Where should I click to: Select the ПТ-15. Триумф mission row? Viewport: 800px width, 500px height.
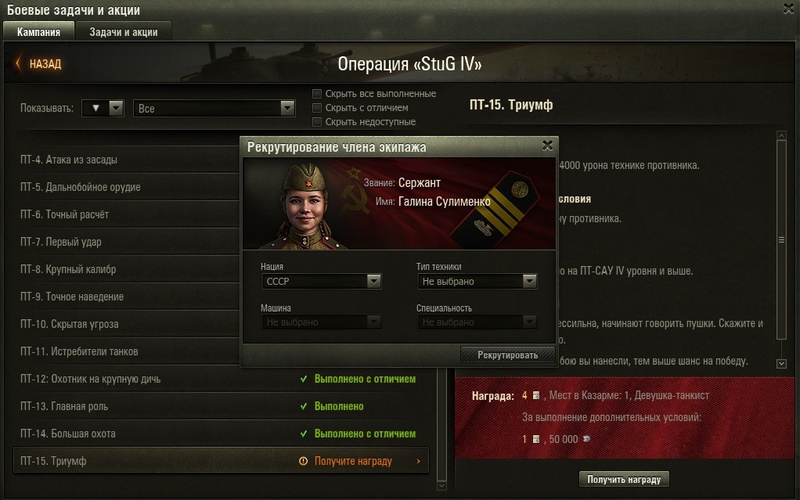click(x=220, y=461)
